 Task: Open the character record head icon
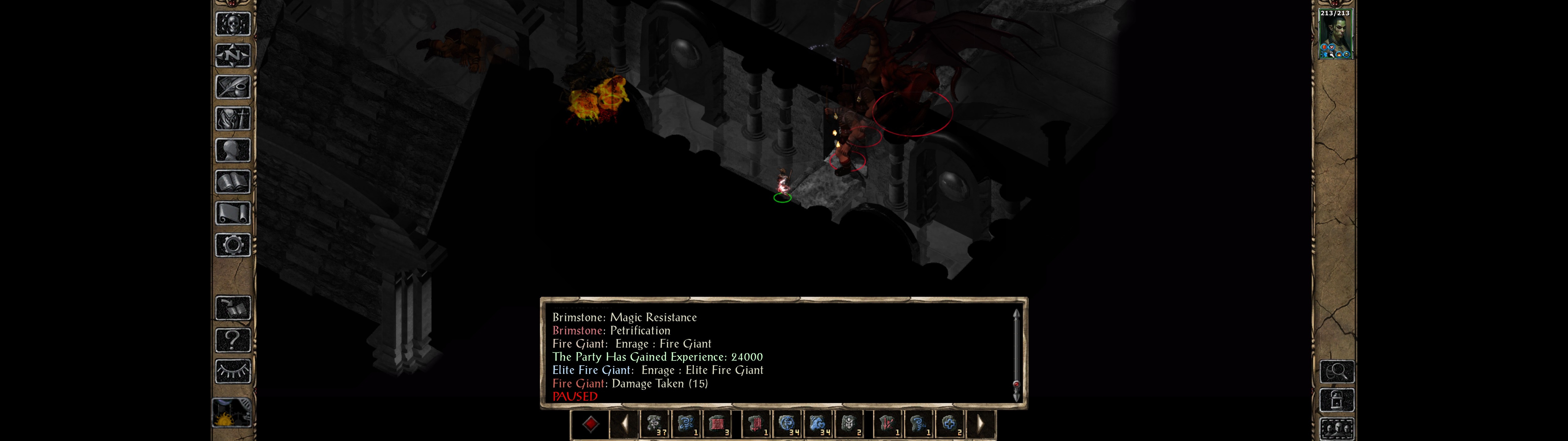click(x=232, y=150)
